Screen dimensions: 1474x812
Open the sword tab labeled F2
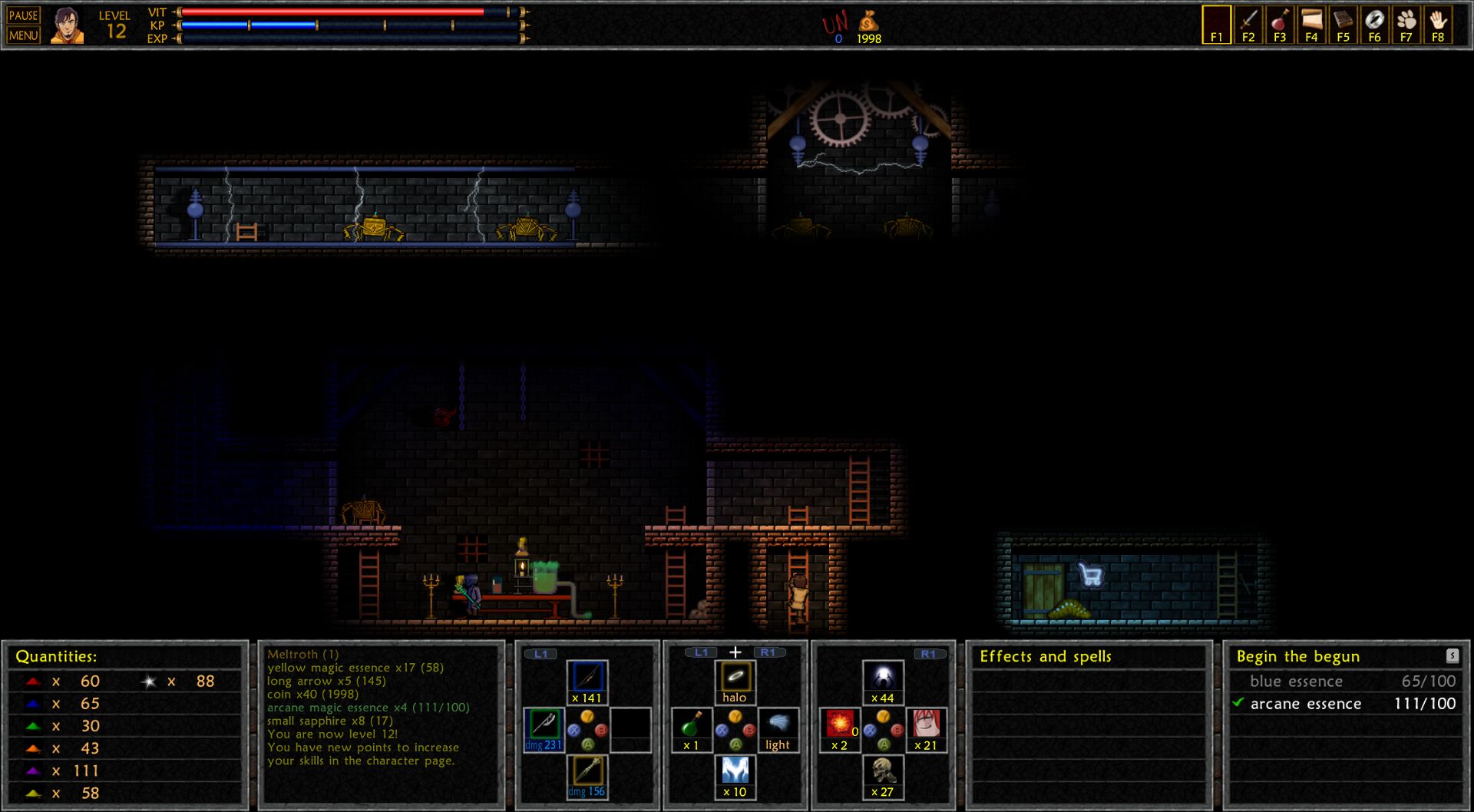click(1248, 25)
